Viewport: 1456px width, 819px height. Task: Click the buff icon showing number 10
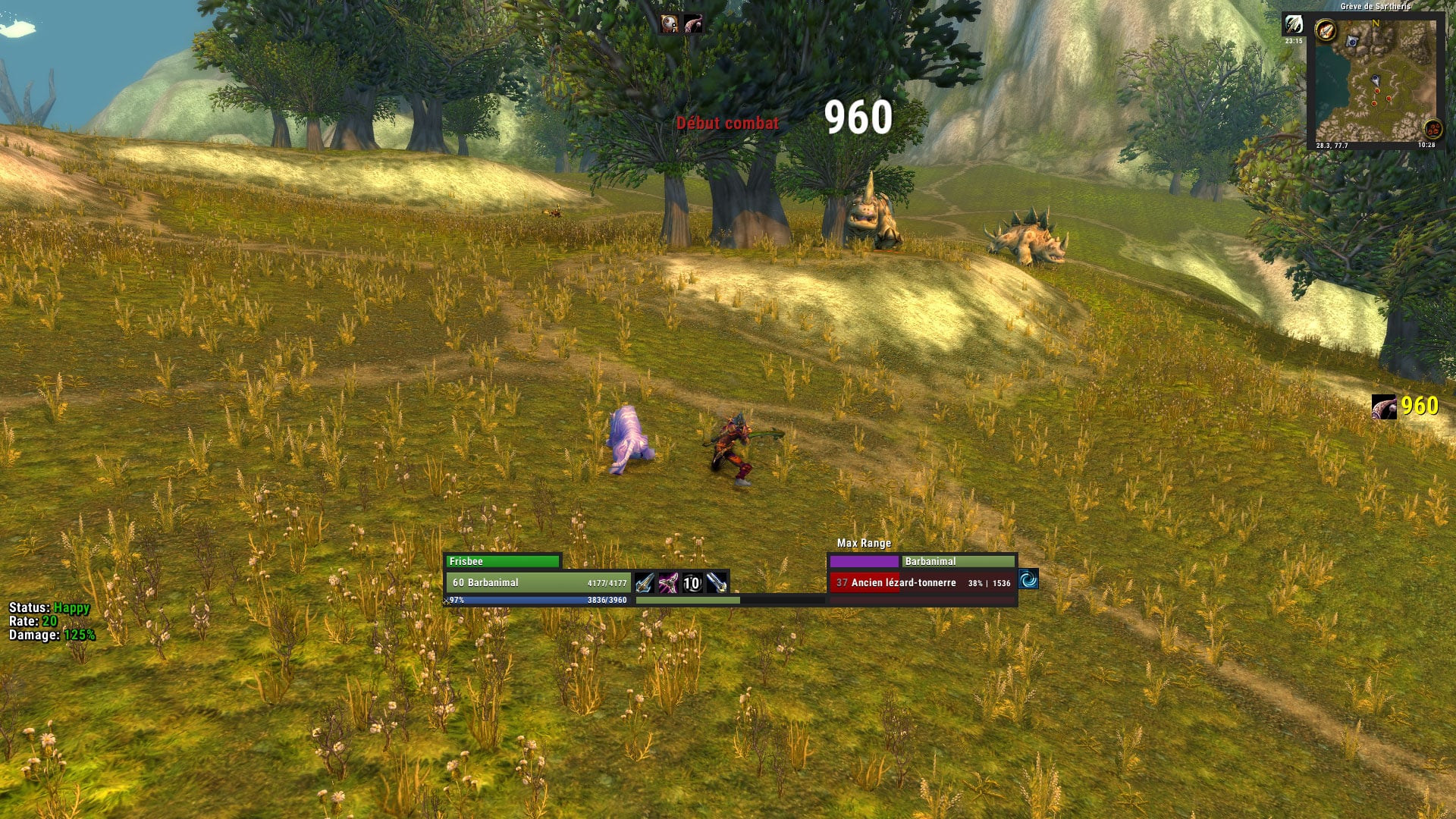(x=692, y=582)
